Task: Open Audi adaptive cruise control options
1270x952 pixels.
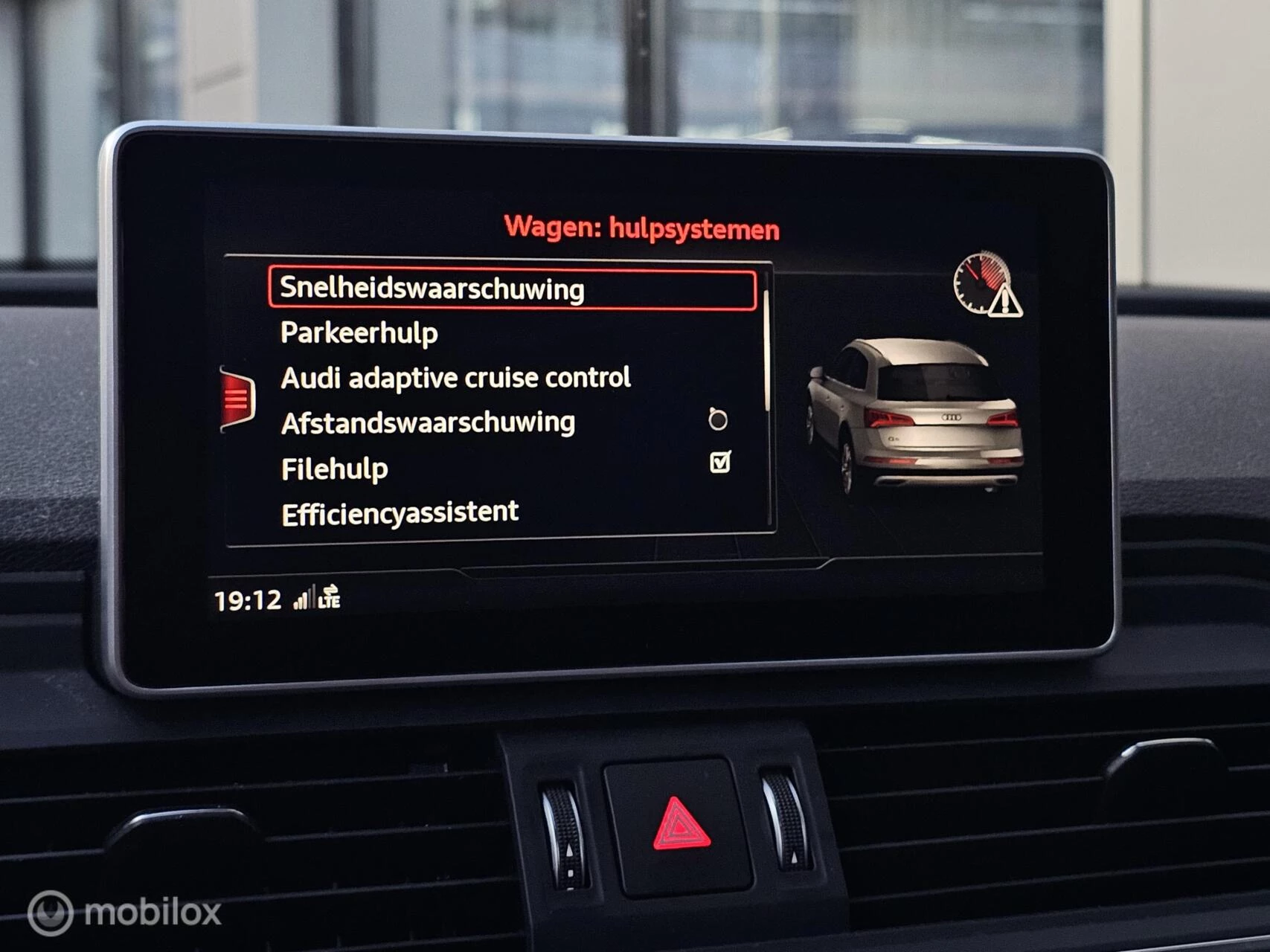Action: click(455, 378)
